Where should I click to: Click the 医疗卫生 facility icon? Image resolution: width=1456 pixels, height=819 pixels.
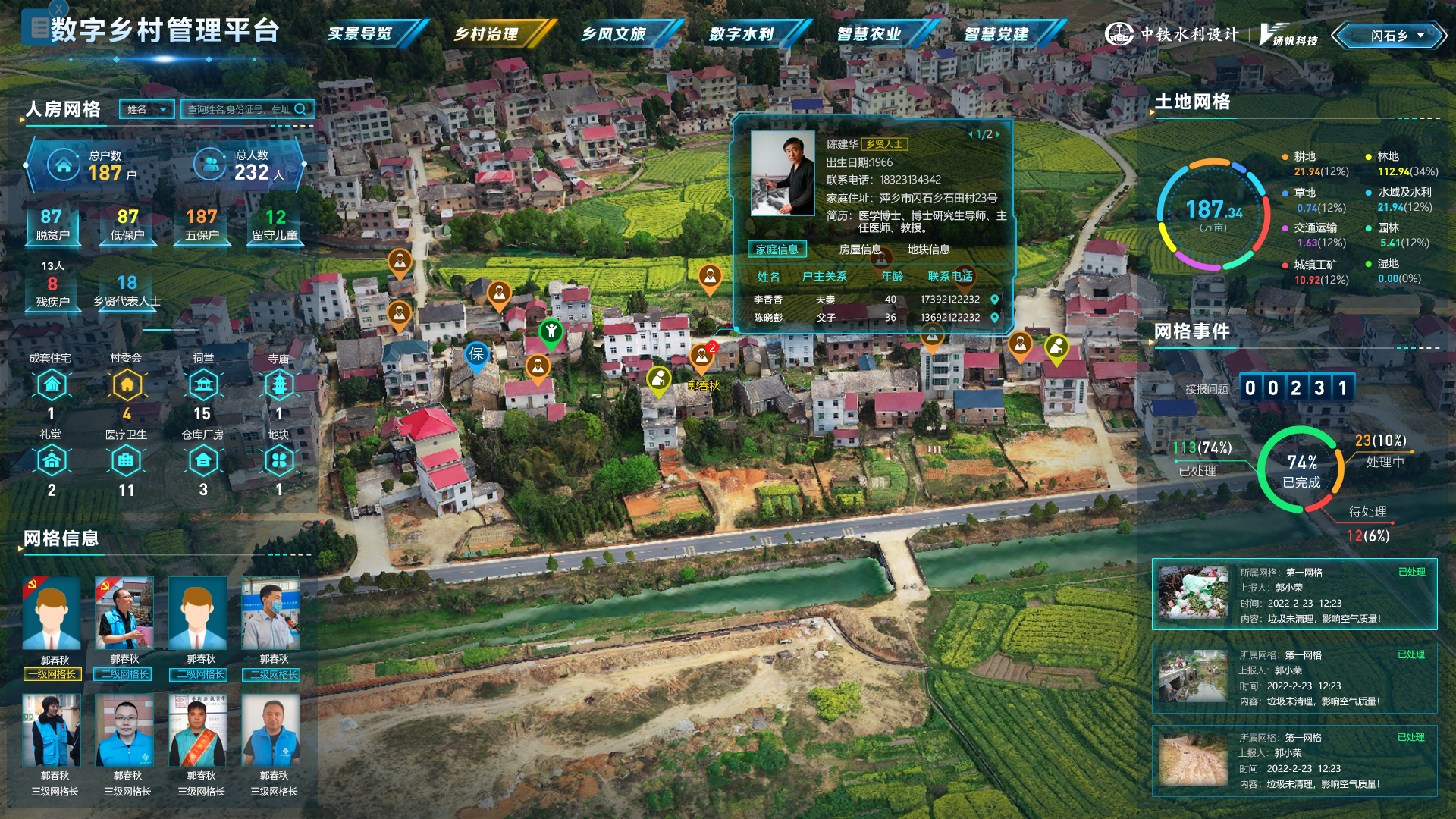click(x=127, y=460)
